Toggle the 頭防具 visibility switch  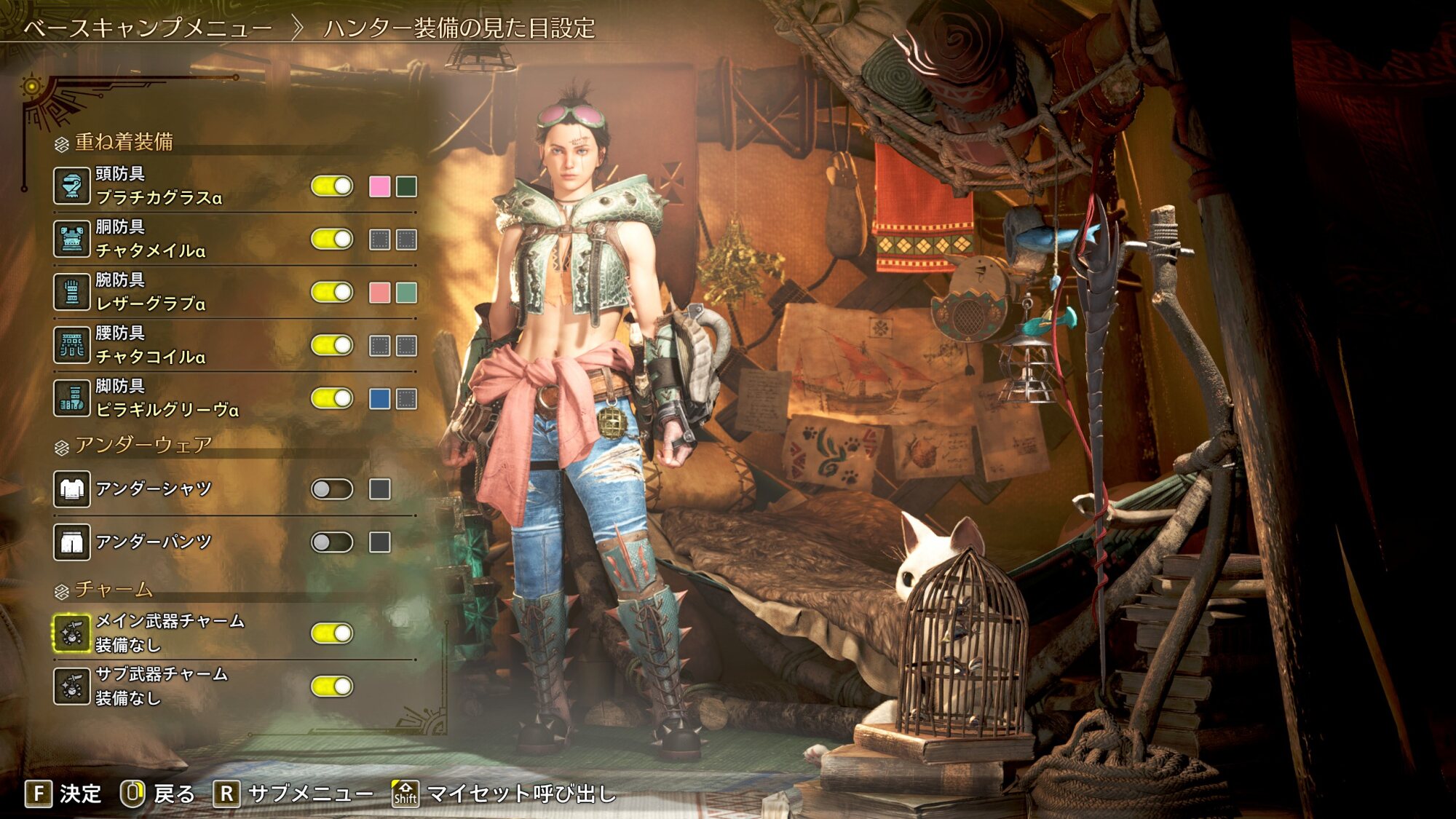tap(332, 186)
